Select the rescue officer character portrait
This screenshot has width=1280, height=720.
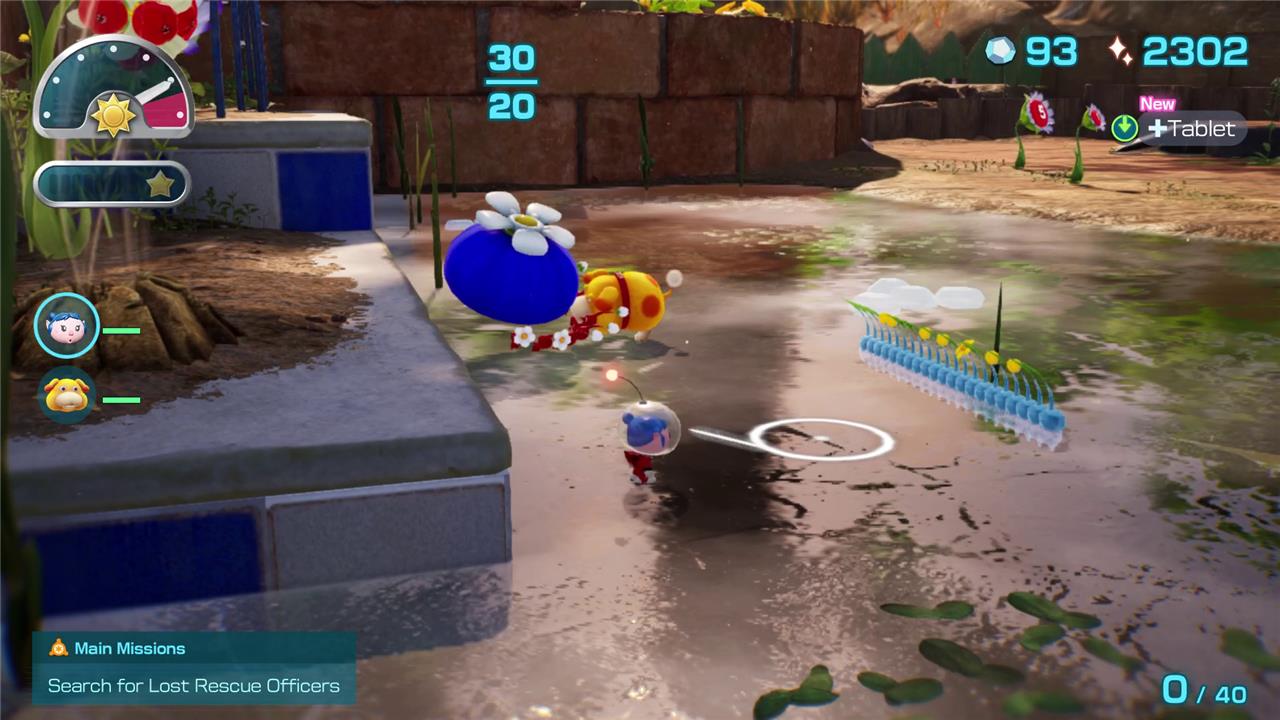coord(67,326)
